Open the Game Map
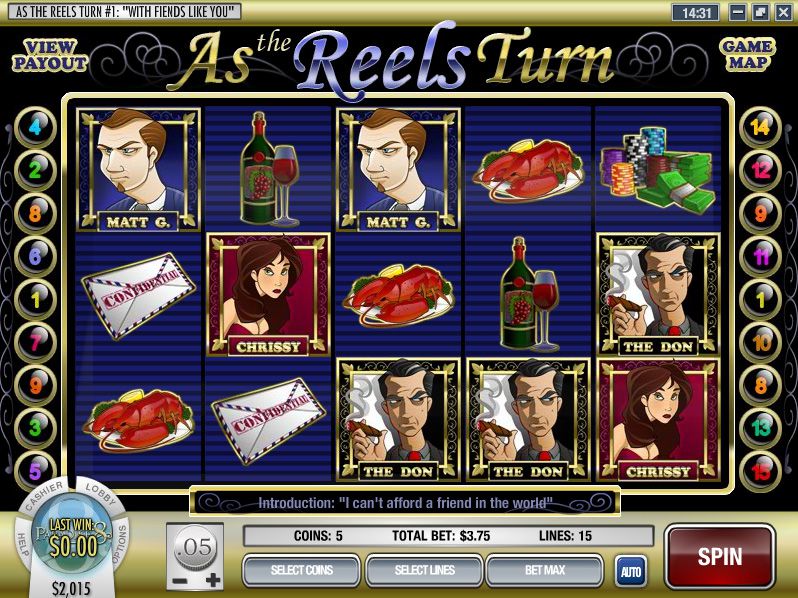The width and height of the screenshot is (798, 598). point(747,55)
